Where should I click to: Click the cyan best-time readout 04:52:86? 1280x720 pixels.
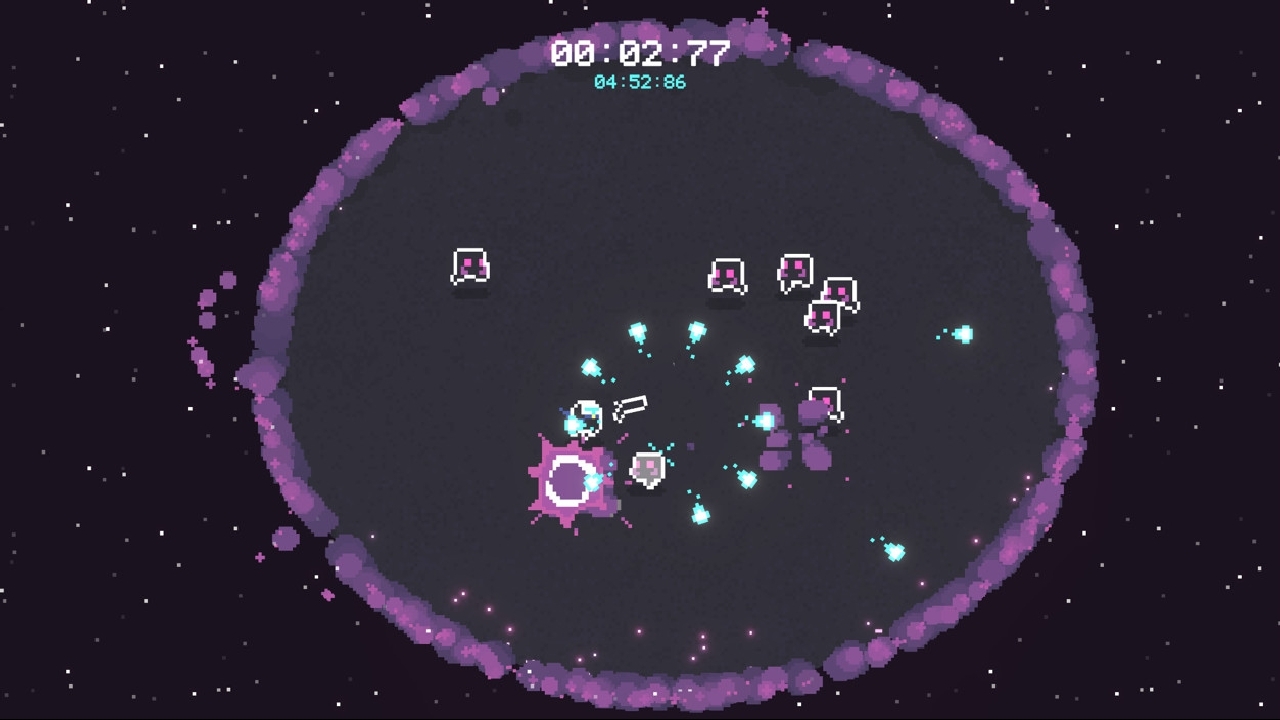[x=640, y=82]
